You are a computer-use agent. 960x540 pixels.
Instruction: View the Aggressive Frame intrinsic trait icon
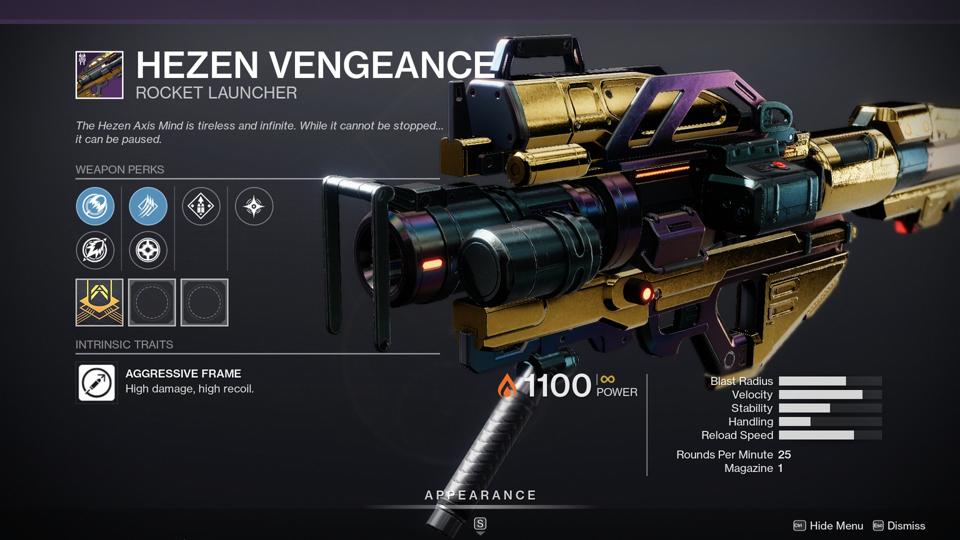tap(97, 382)
